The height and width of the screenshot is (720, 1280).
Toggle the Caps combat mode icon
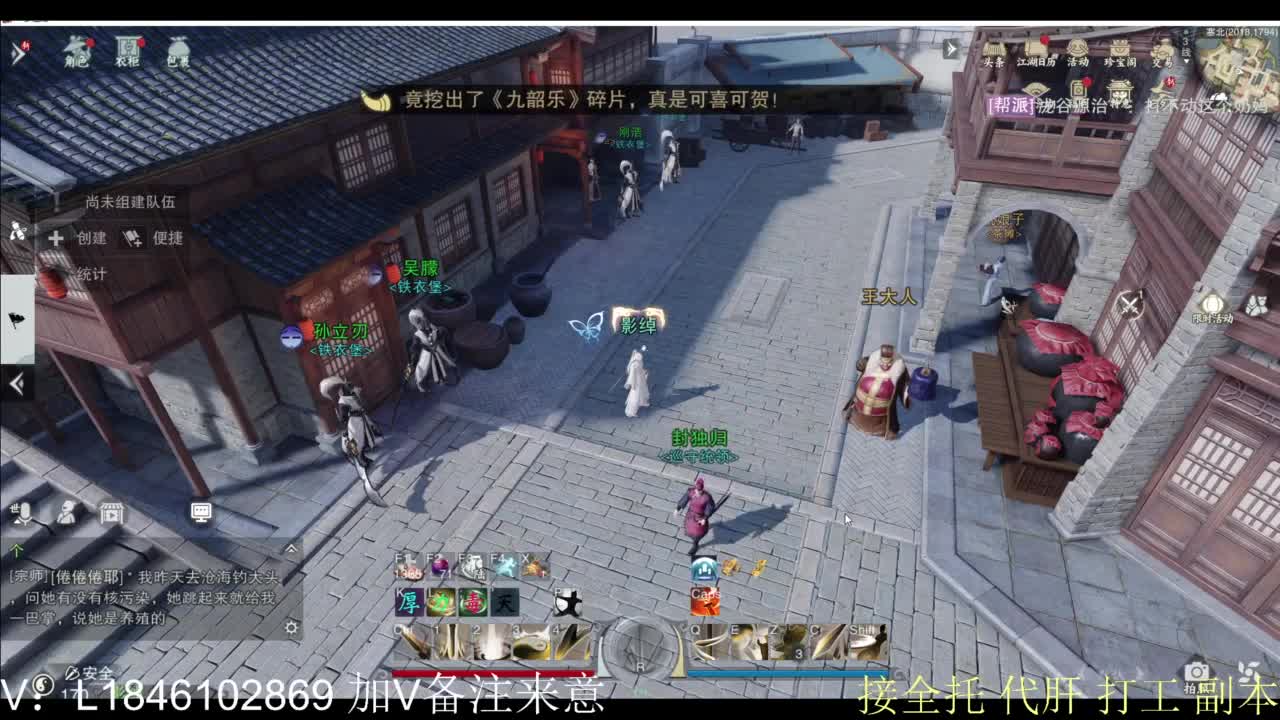click(705, 601)
